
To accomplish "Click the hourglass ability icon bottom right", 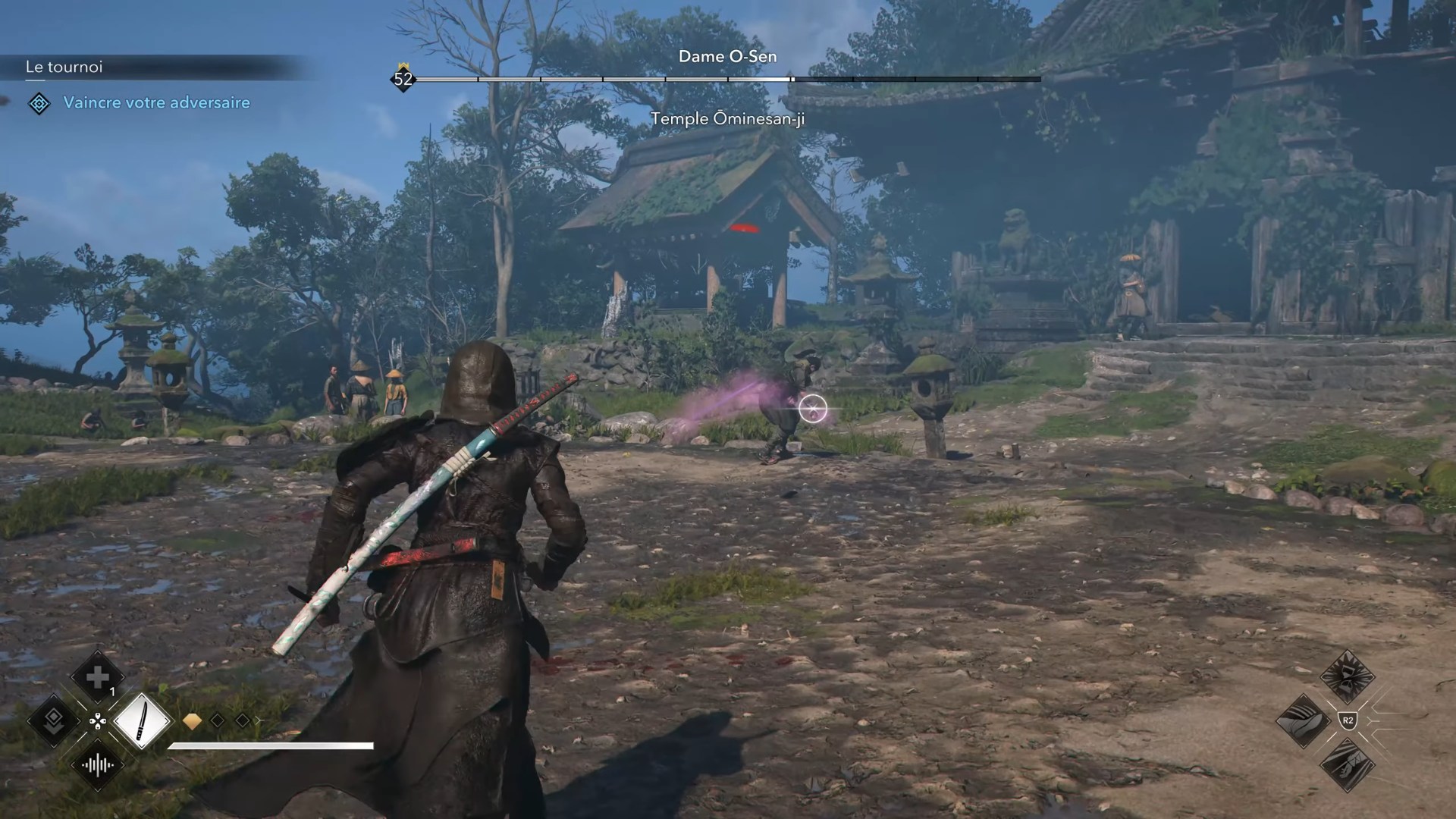I will pos(1347,676).
